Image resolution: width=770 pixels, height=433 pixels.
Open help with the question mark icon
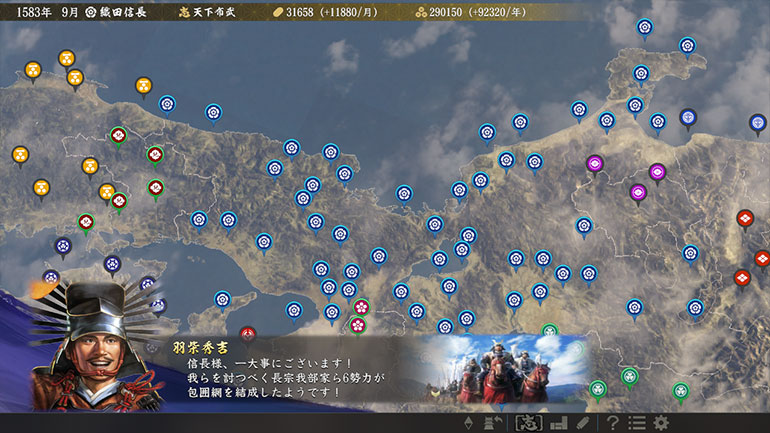point(612,422)
